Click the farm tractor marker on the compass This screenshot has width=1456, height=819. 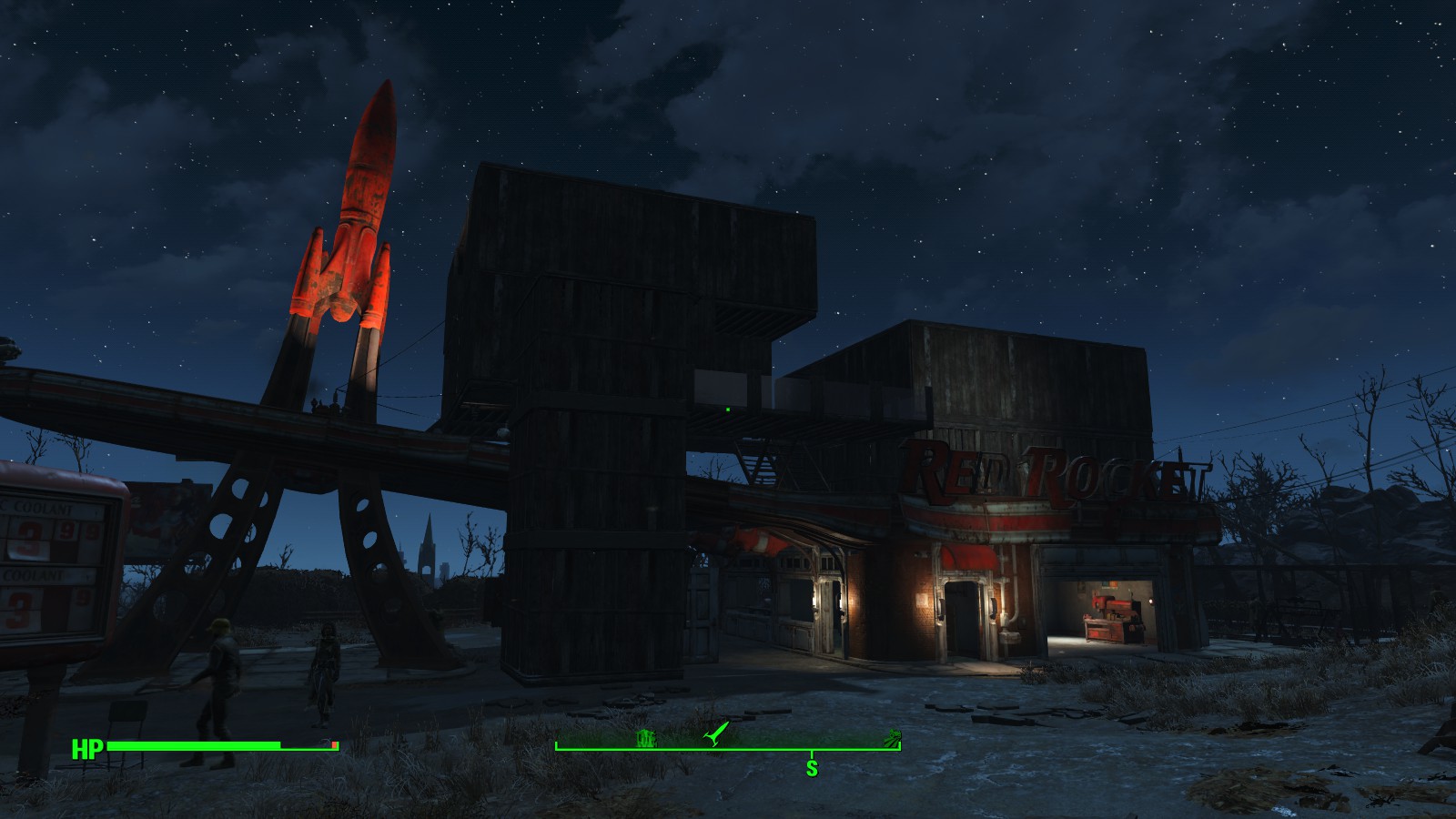[891, 737]
